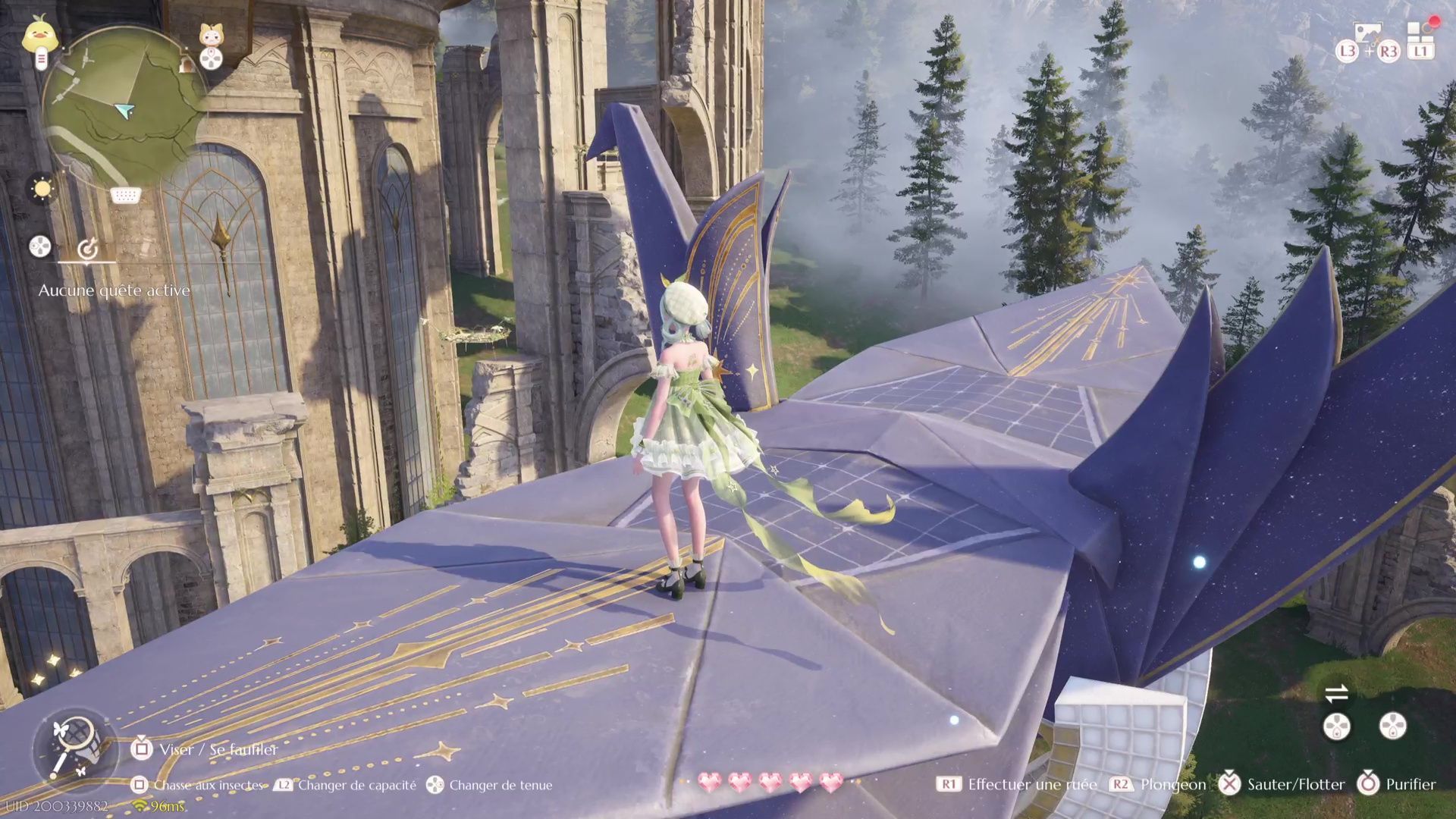1456x819 pixels.
Task: Click the swap arrows icon
Action: pos(1336,693)
